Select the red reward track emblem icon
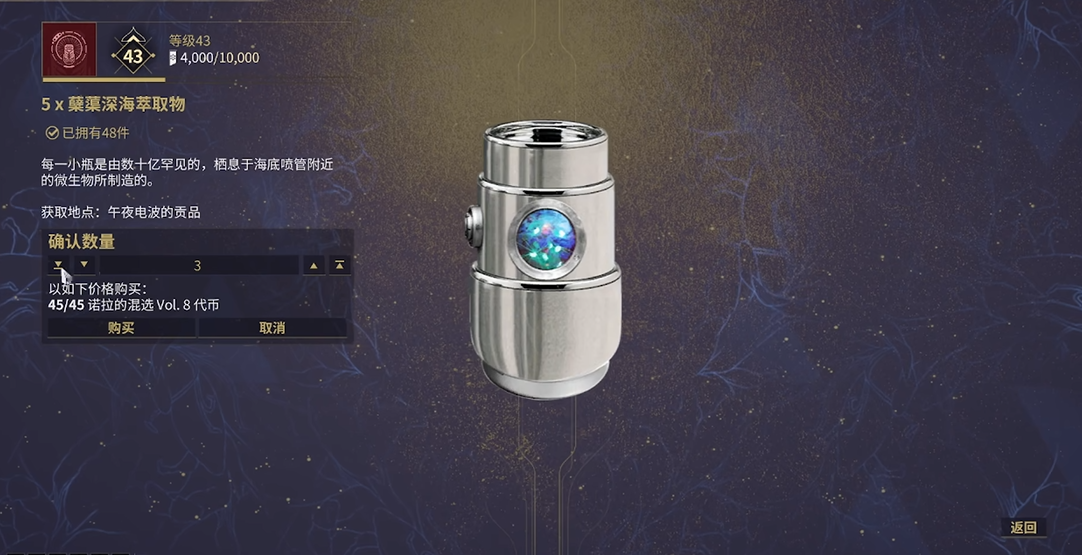 point(69,49)
